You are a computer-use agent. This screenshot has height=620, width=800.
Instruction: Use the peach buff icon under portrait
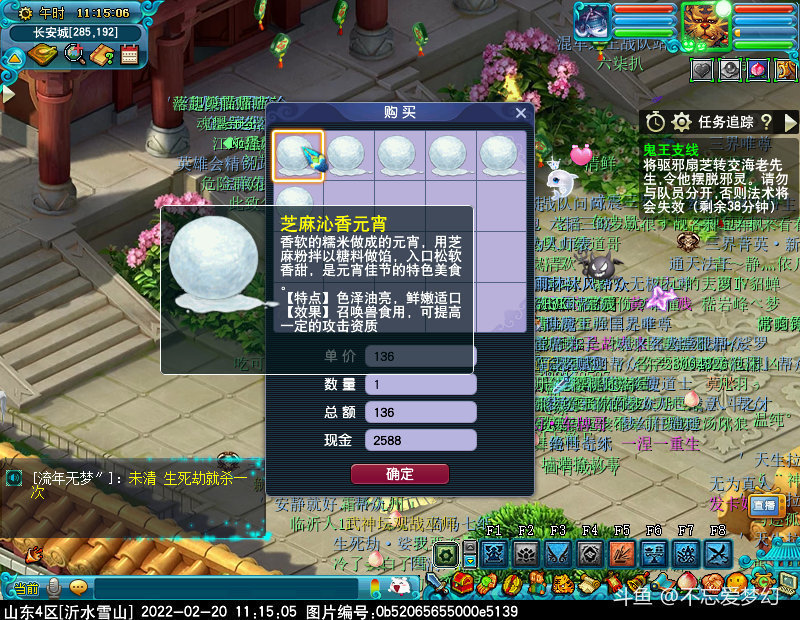(758, 69)
